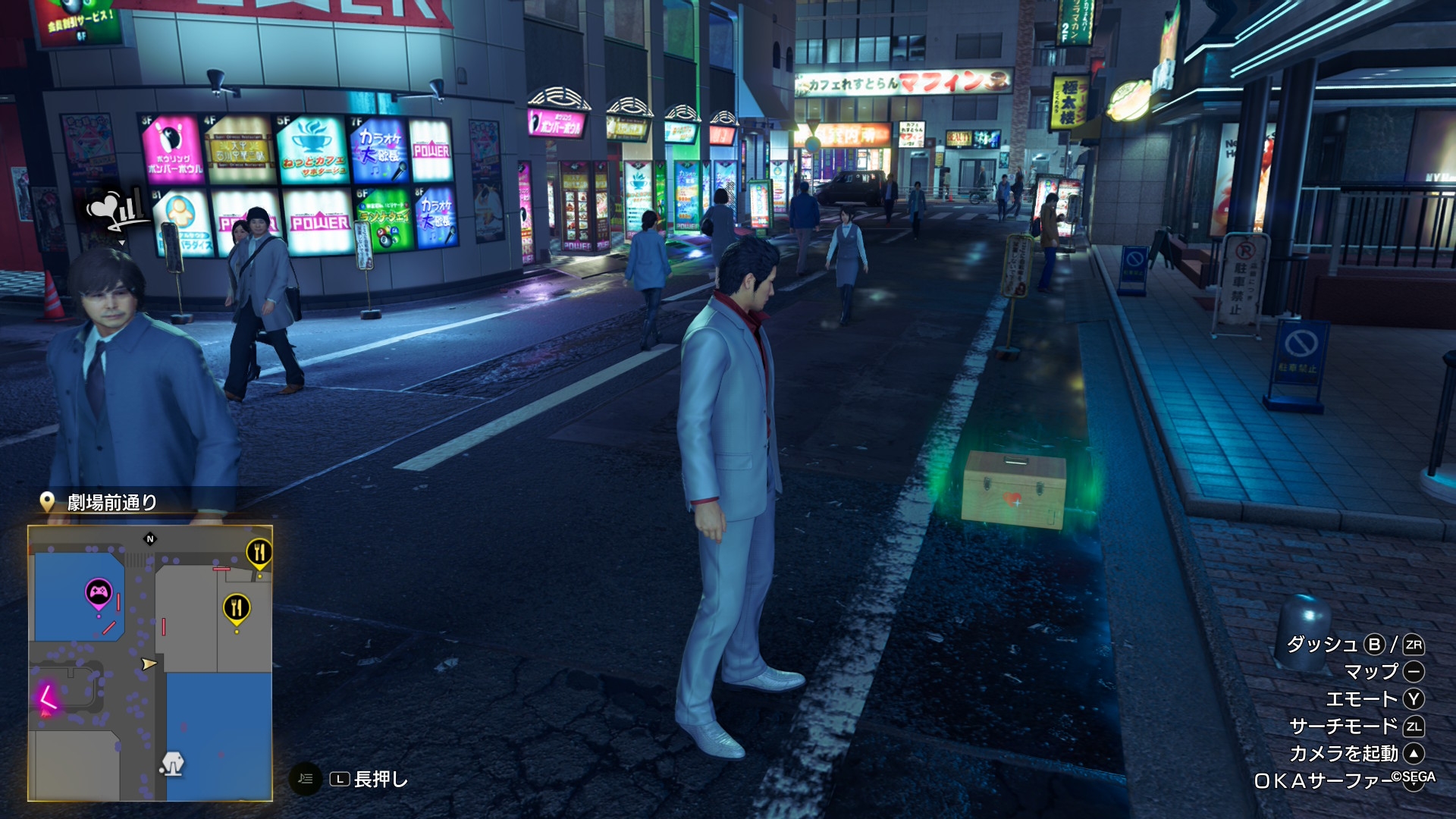Open the street minimap
Screen dimensions: 1456x819
click(x=150, y=663)
